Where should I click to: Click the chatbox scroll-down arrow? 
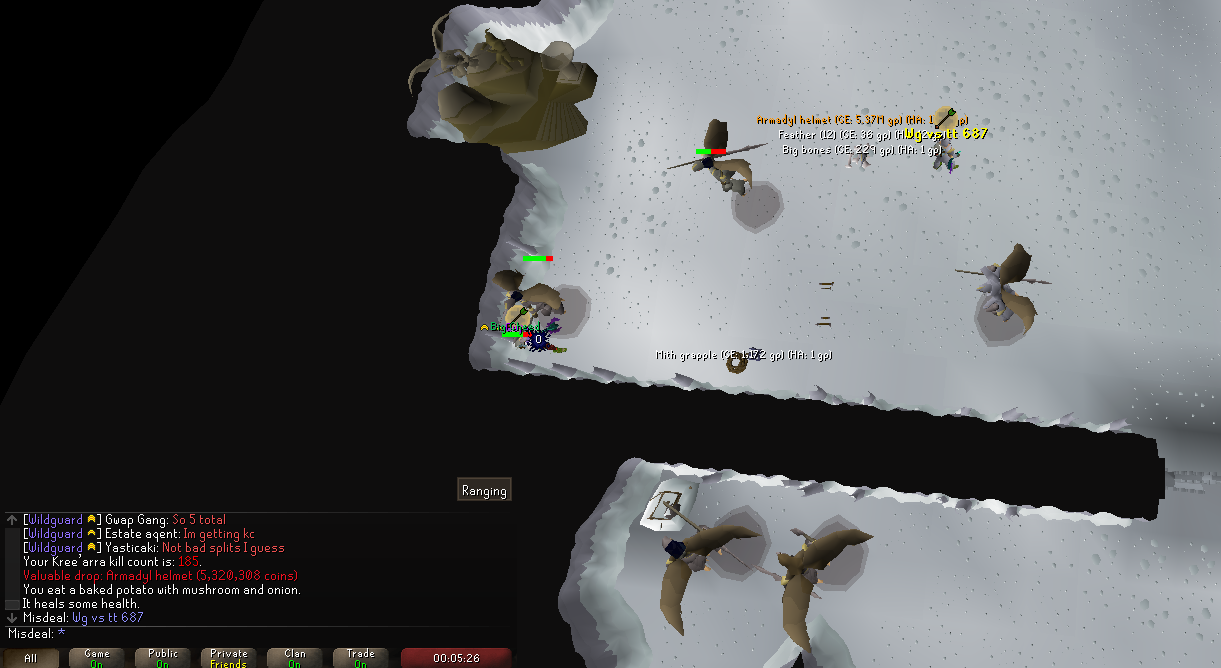[11, 618]
